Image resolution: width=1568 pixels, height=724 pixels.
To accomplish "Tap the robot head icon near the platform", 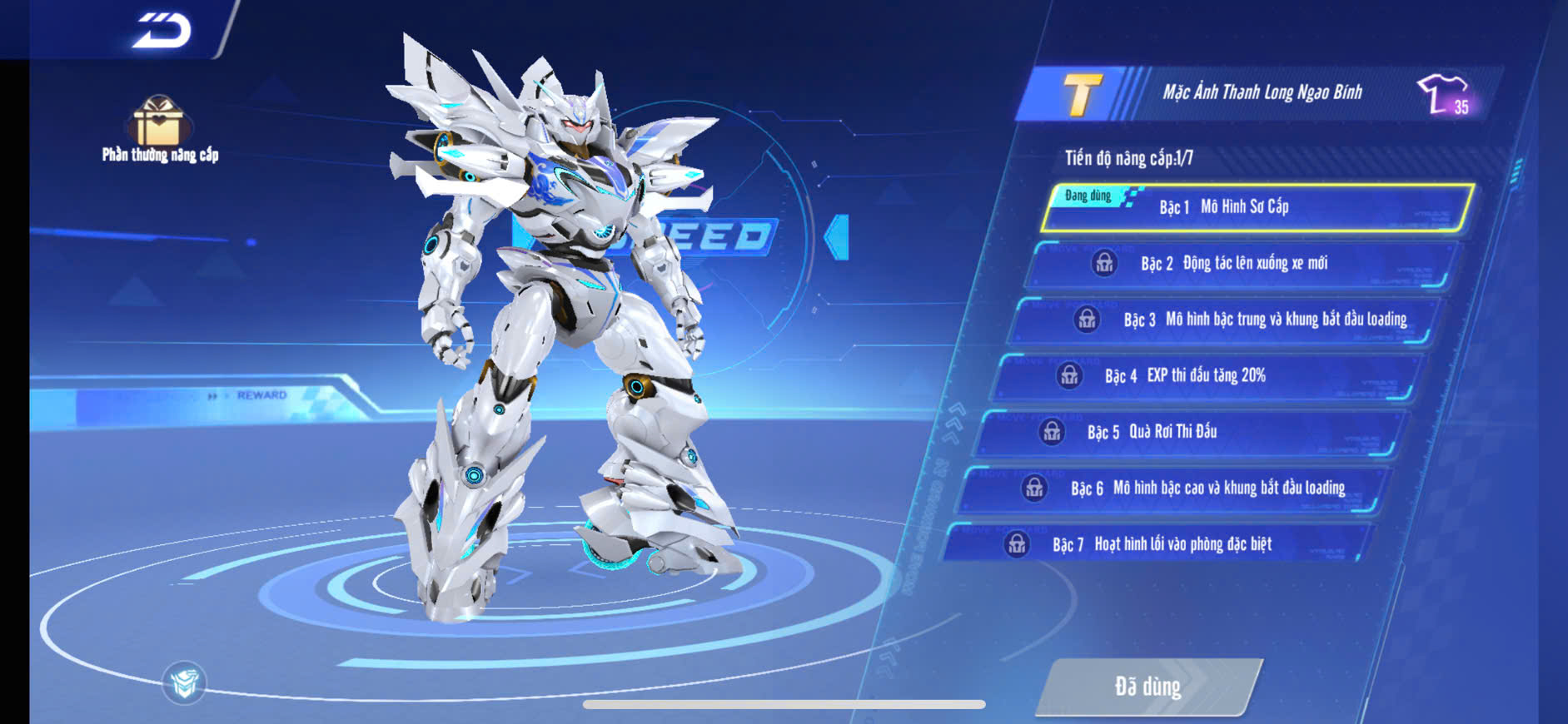I will point(184,683).
